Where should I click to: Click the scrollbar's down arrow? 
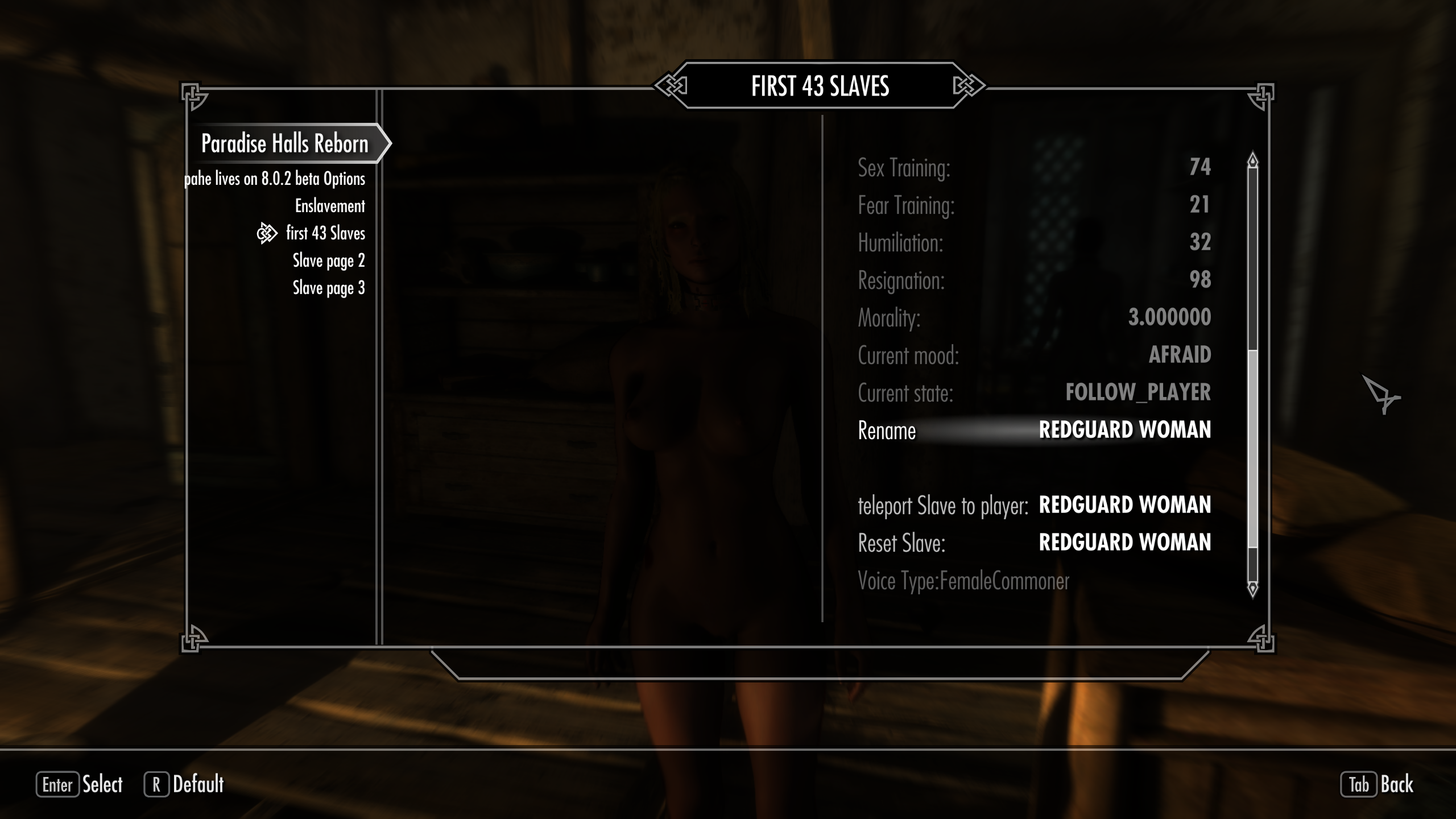pyautogui.click(x=1252, y=589)
